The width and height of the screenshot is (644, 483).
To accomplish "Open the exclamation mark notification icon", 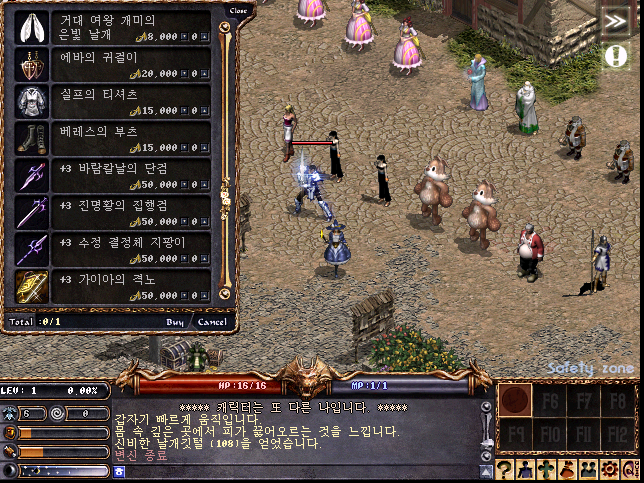I will 615,56.
